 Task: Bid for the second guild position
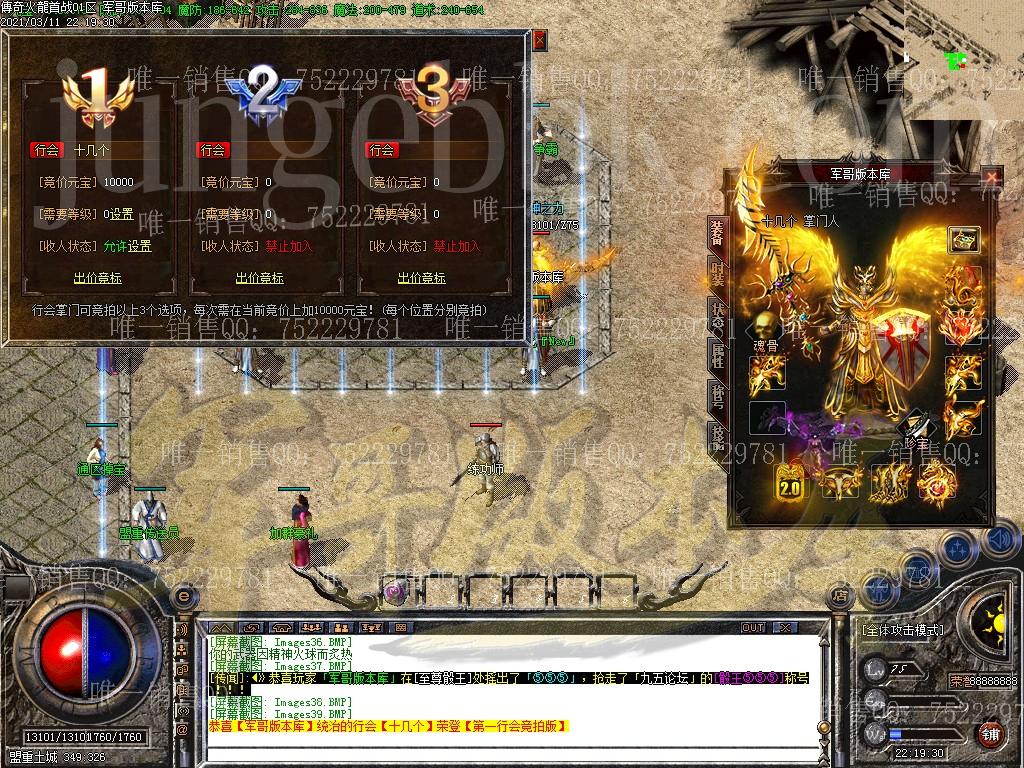coord(260,278)
